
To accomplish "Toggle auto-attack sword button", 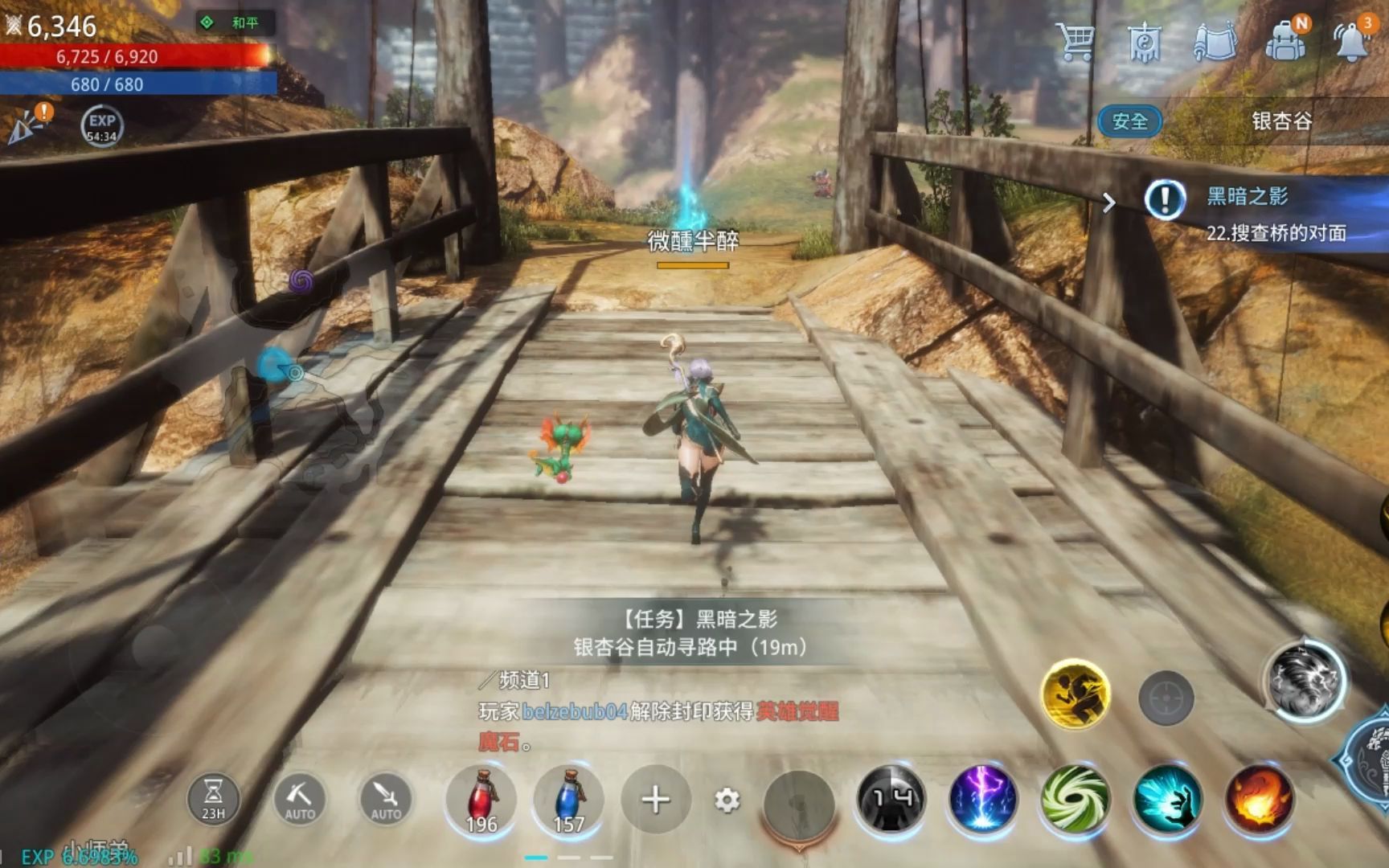I will click(x=386, y=800).
